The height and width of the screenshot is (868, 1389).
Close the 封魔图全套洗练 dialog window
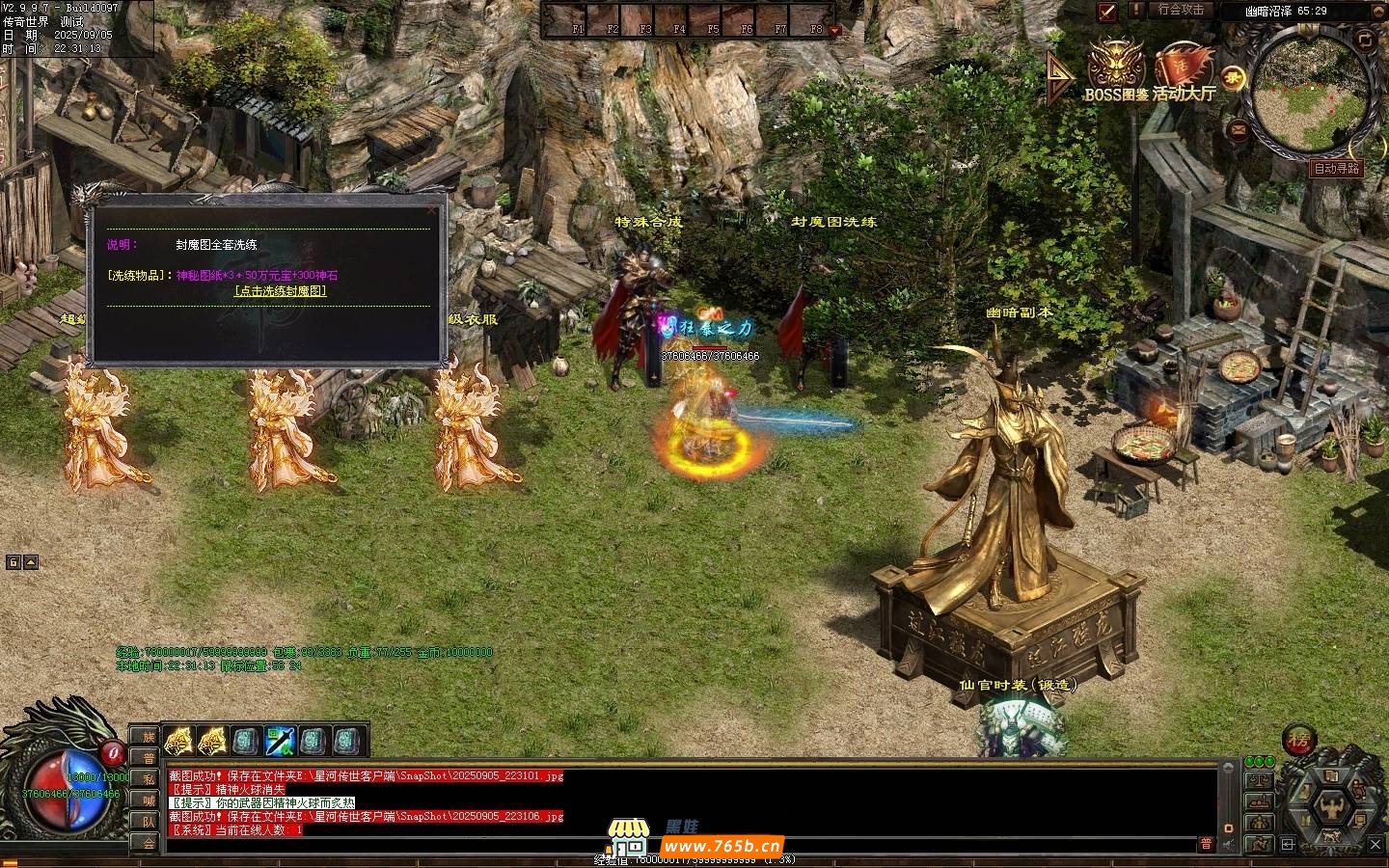tap(430, 209)
